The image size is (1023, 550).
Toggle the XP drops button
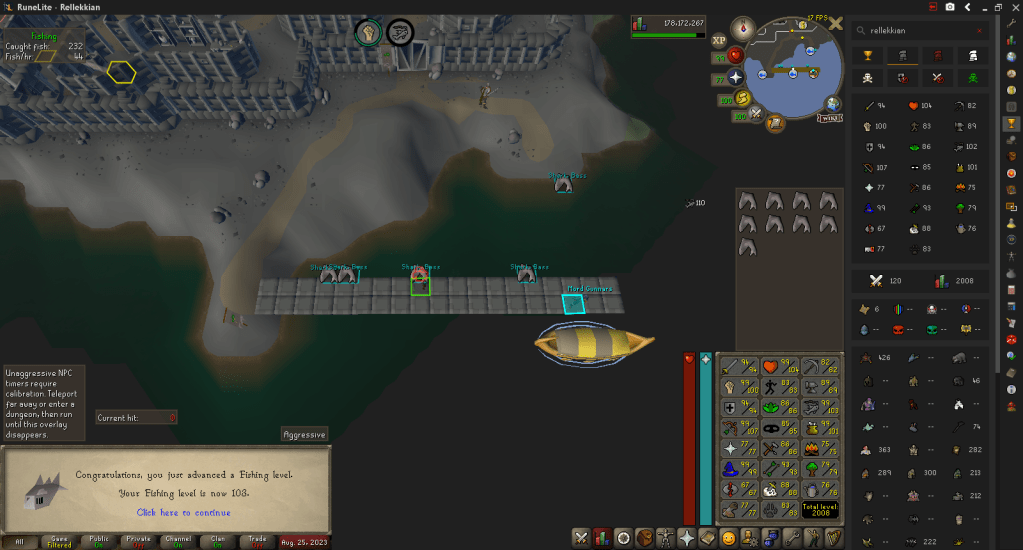pyautogui.click(x=719, y=41)
